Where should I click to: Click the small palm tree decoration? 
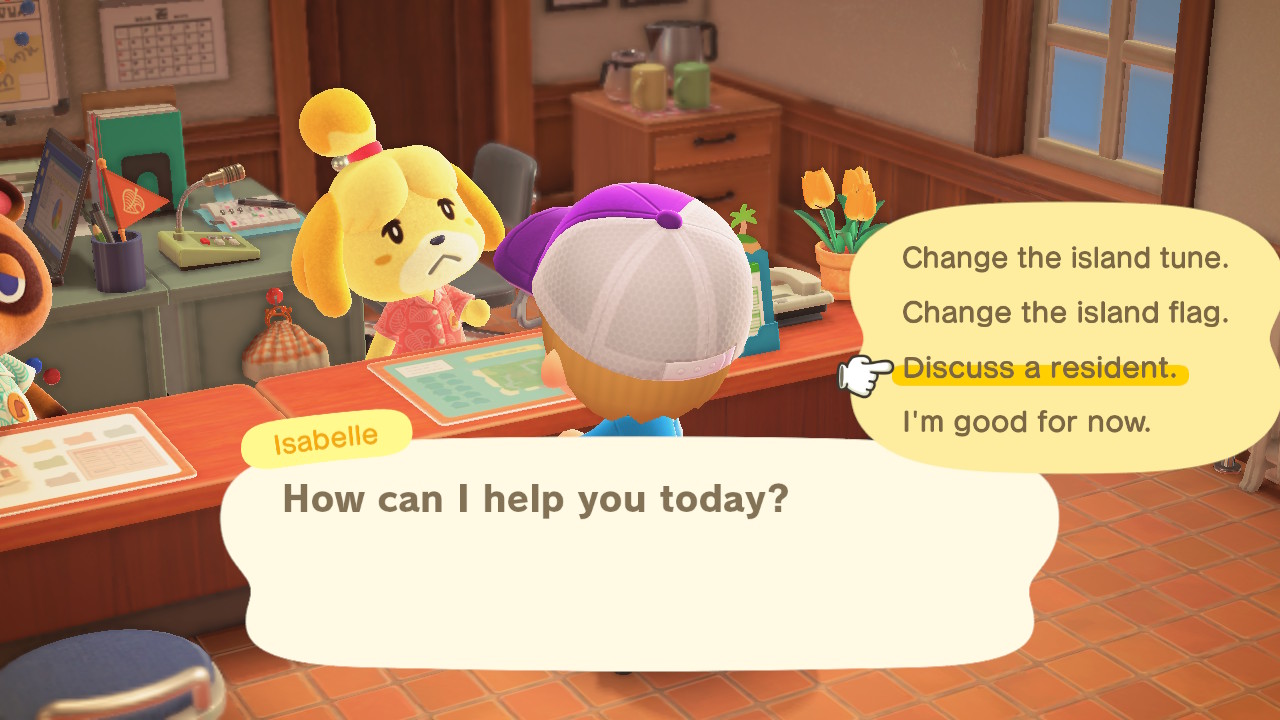pyautogui.click(x=745, y=220)
